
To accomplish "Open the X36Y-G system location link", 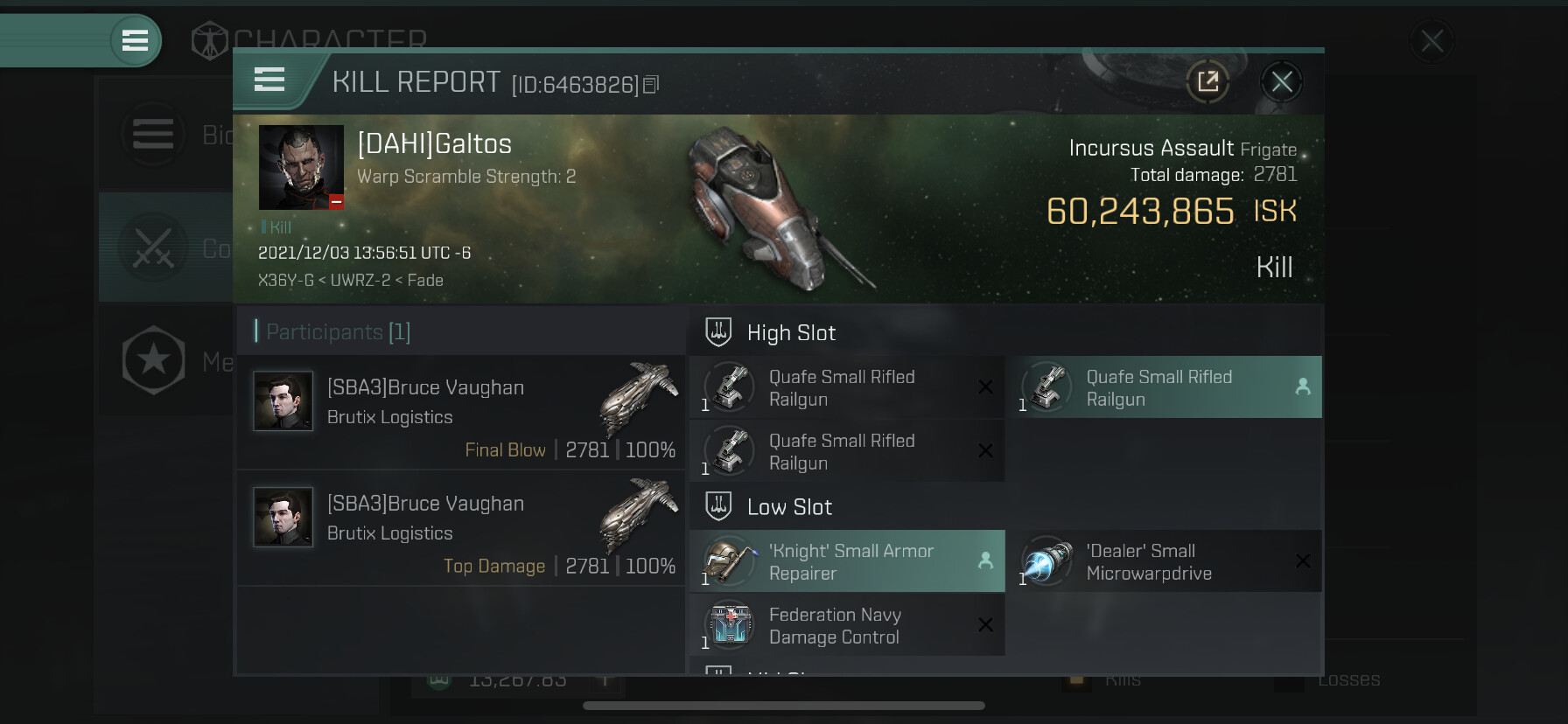I will [x=285, y=281].
